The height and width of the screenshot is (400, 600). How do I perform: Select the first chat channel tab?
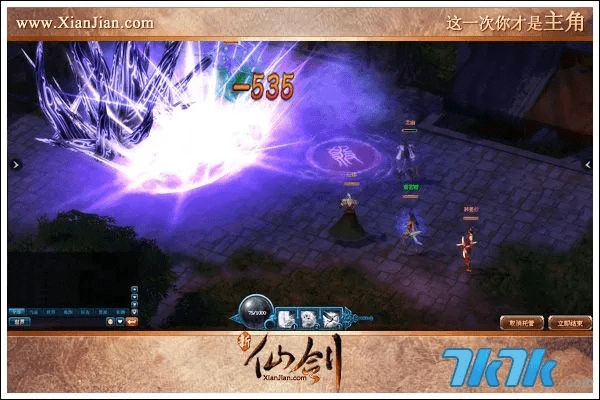point(16,311)
